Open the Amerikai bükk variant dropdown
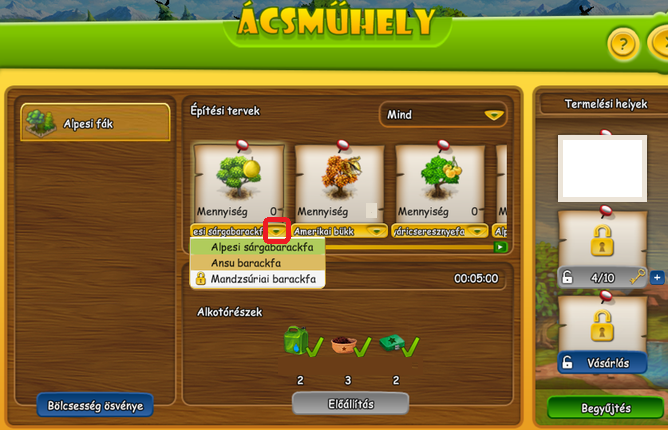This screenshot has height=430, width=668. pos(376,231)
